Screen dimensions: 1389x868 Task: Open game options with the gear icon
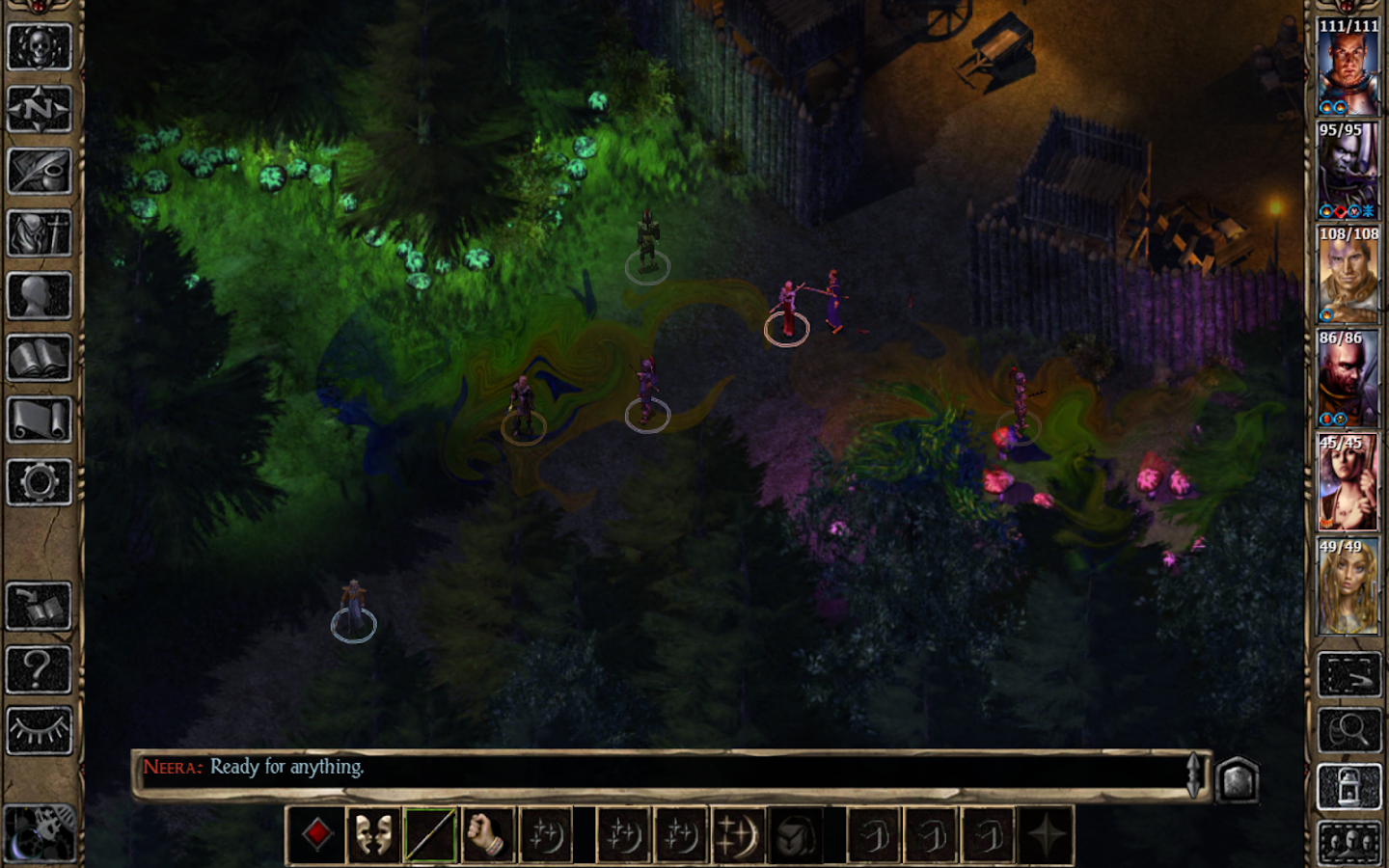pos(40,482)
